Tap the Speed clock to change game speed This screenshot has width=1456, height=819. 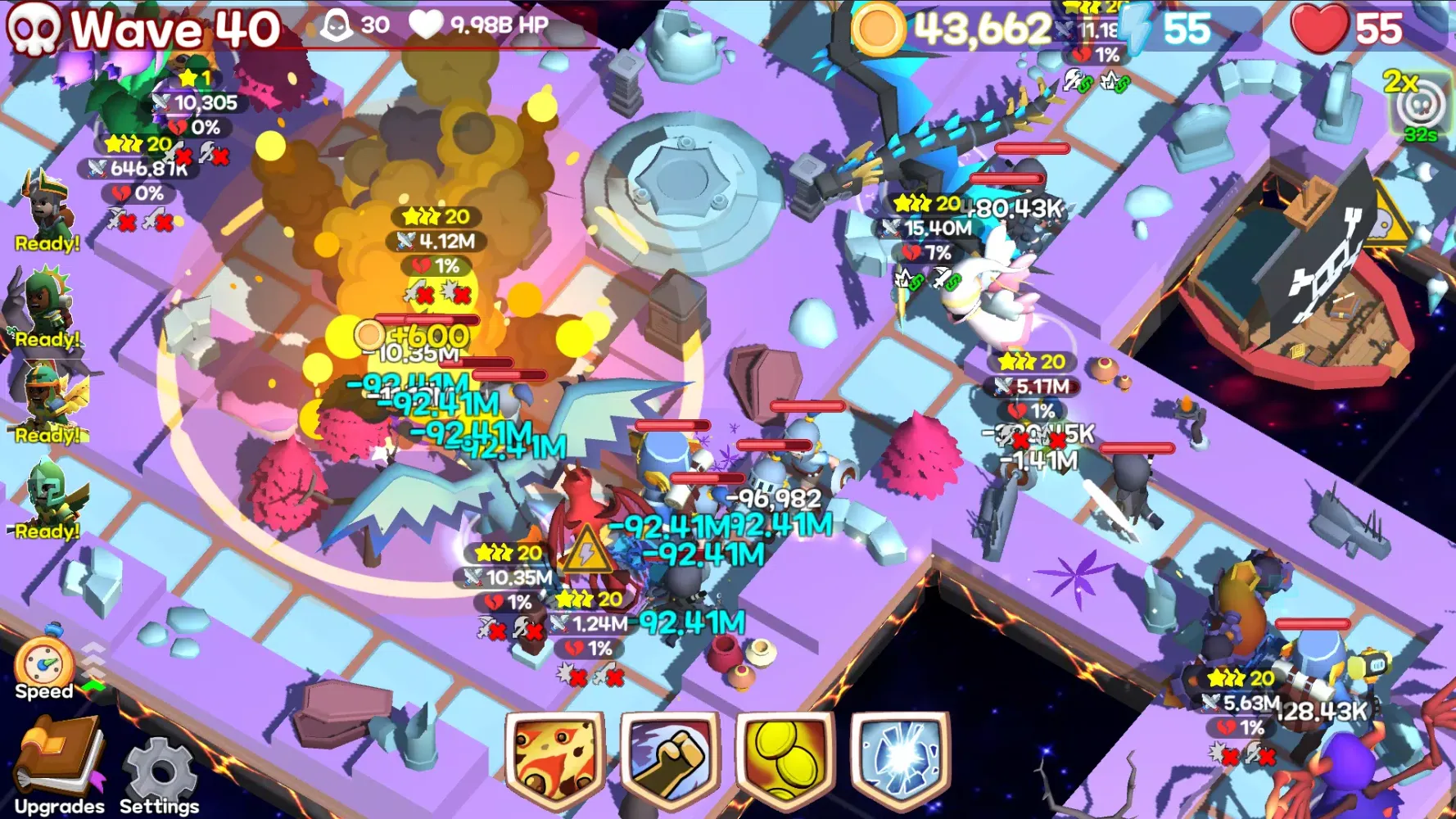coord(45,663)
